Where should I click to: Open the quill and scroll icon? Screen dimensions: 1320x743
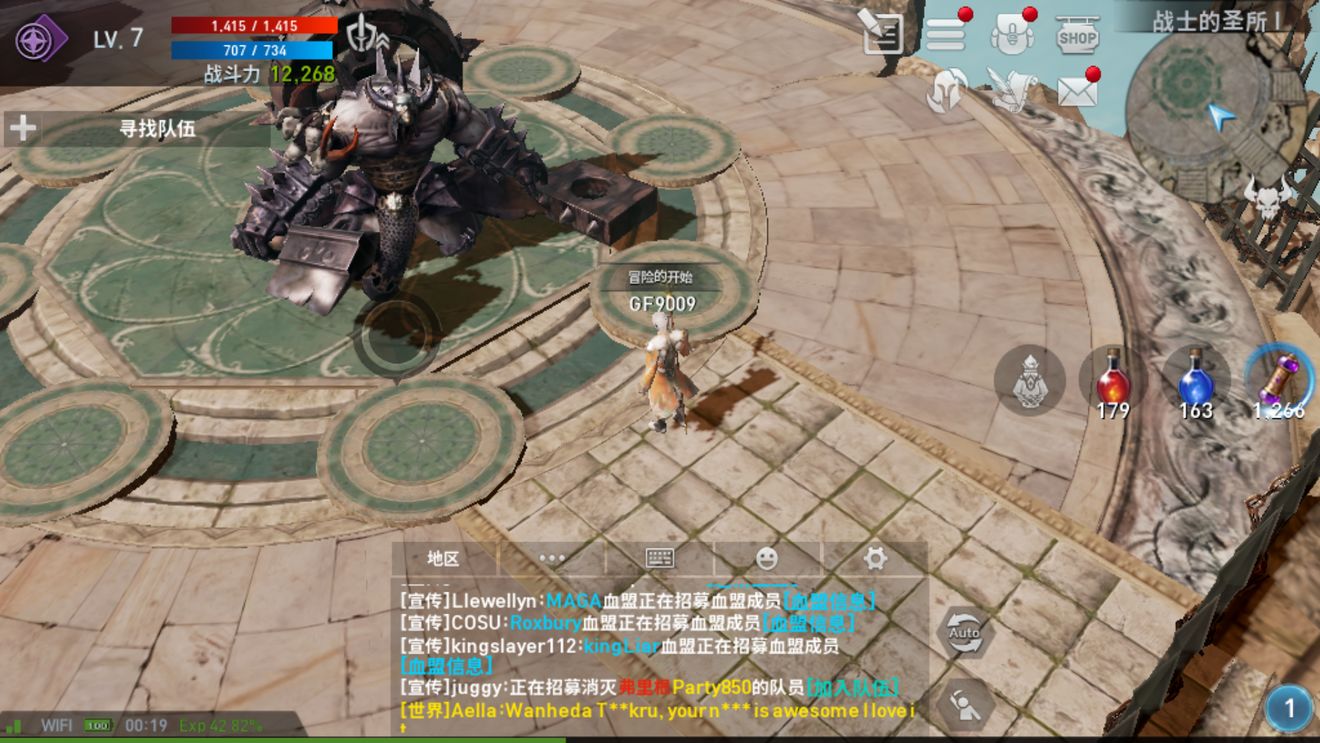[x=1011, y=91]
